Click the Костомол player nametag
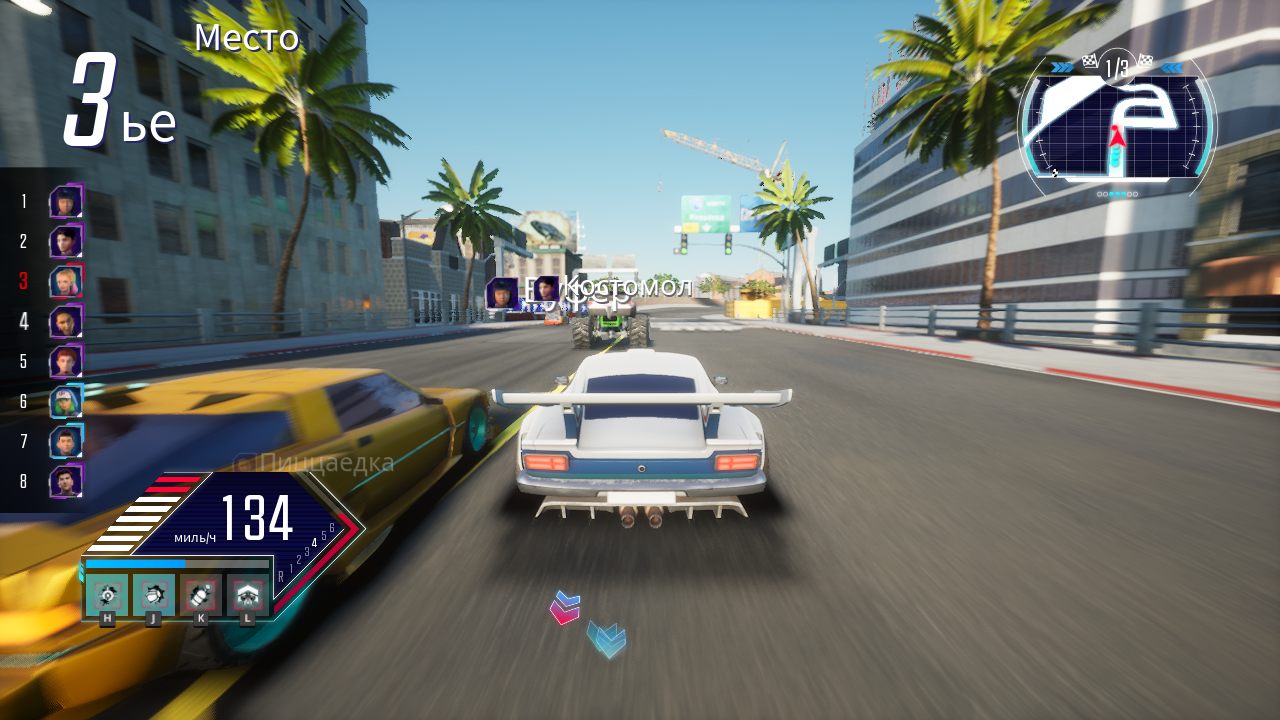The width and height of the screenshot is (1280, 720). 627,287
